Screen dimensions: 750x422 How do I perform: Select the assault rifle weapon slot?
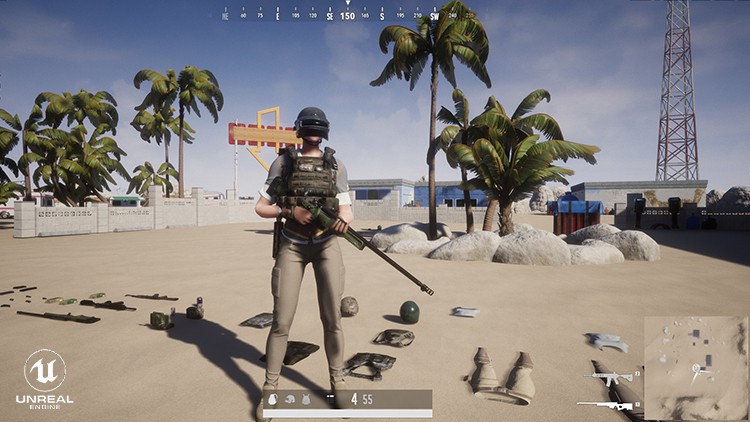tap(611, 378)
